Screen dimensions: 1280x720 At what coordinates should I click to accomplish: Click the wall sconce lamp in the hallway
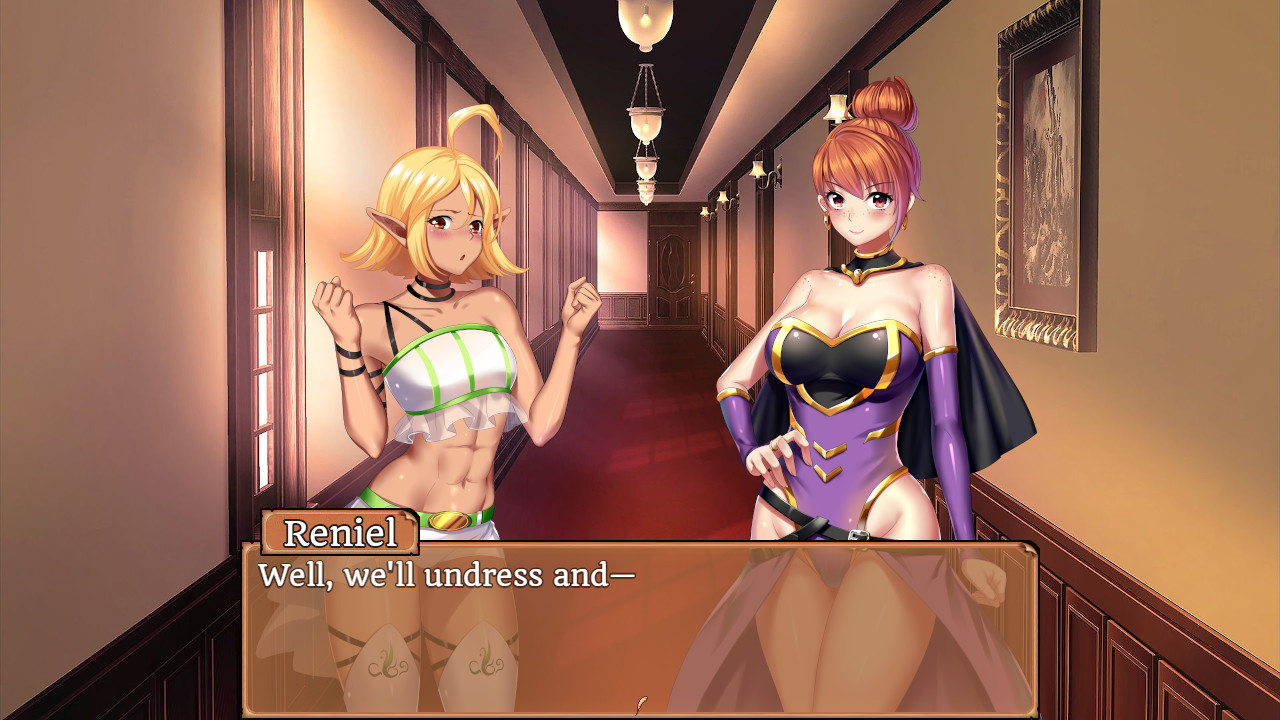(x=760, y=168)
